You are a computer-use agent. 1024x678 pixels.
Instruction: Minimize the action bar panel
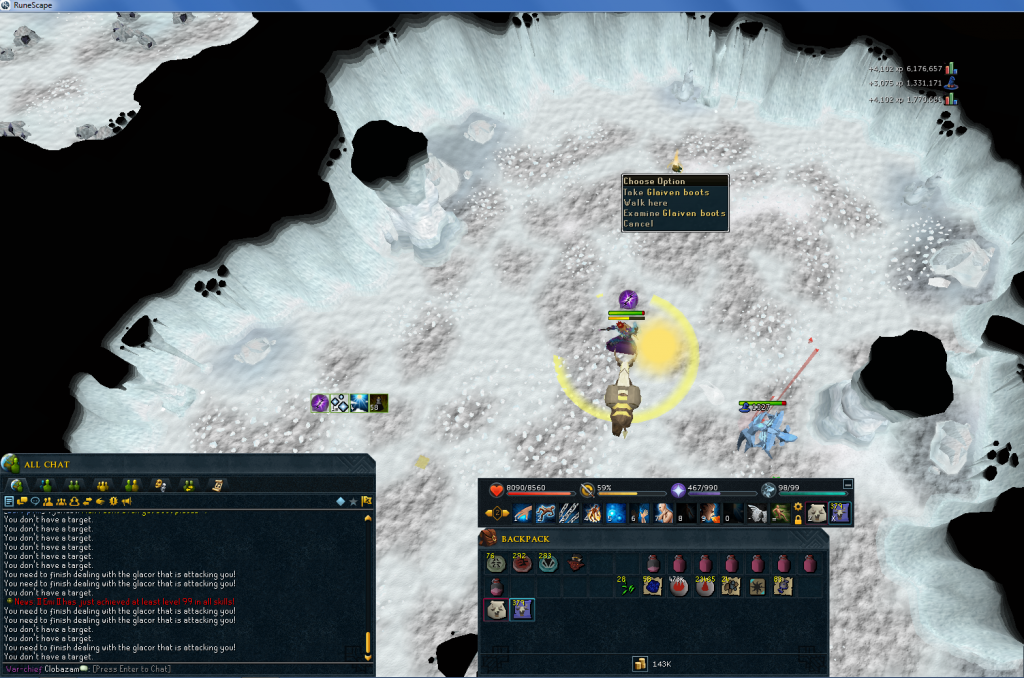pos(848,483)
